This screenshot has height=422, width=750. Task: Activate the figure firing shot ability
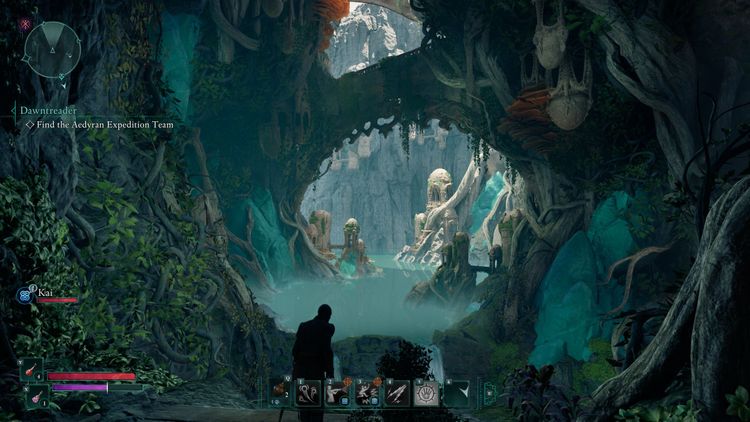[x=337, y=393]
